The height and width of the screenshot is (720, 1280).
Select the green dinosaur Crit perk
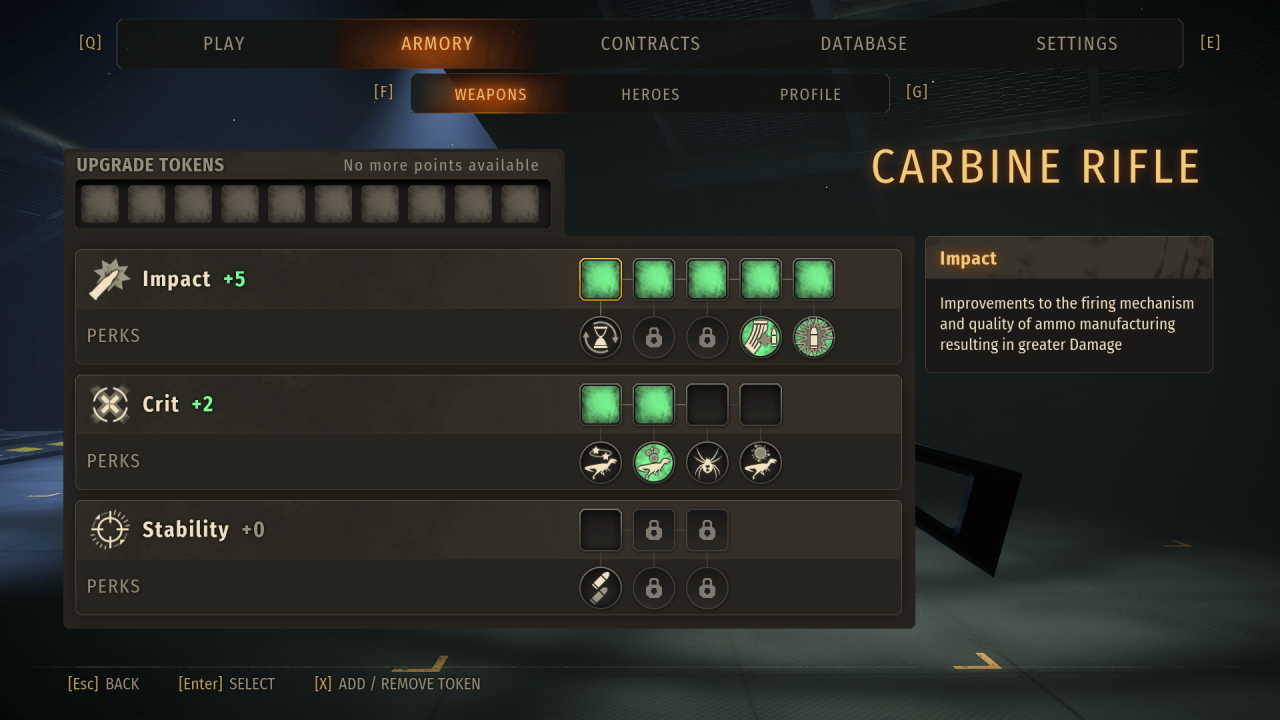[x=654, y=462]
